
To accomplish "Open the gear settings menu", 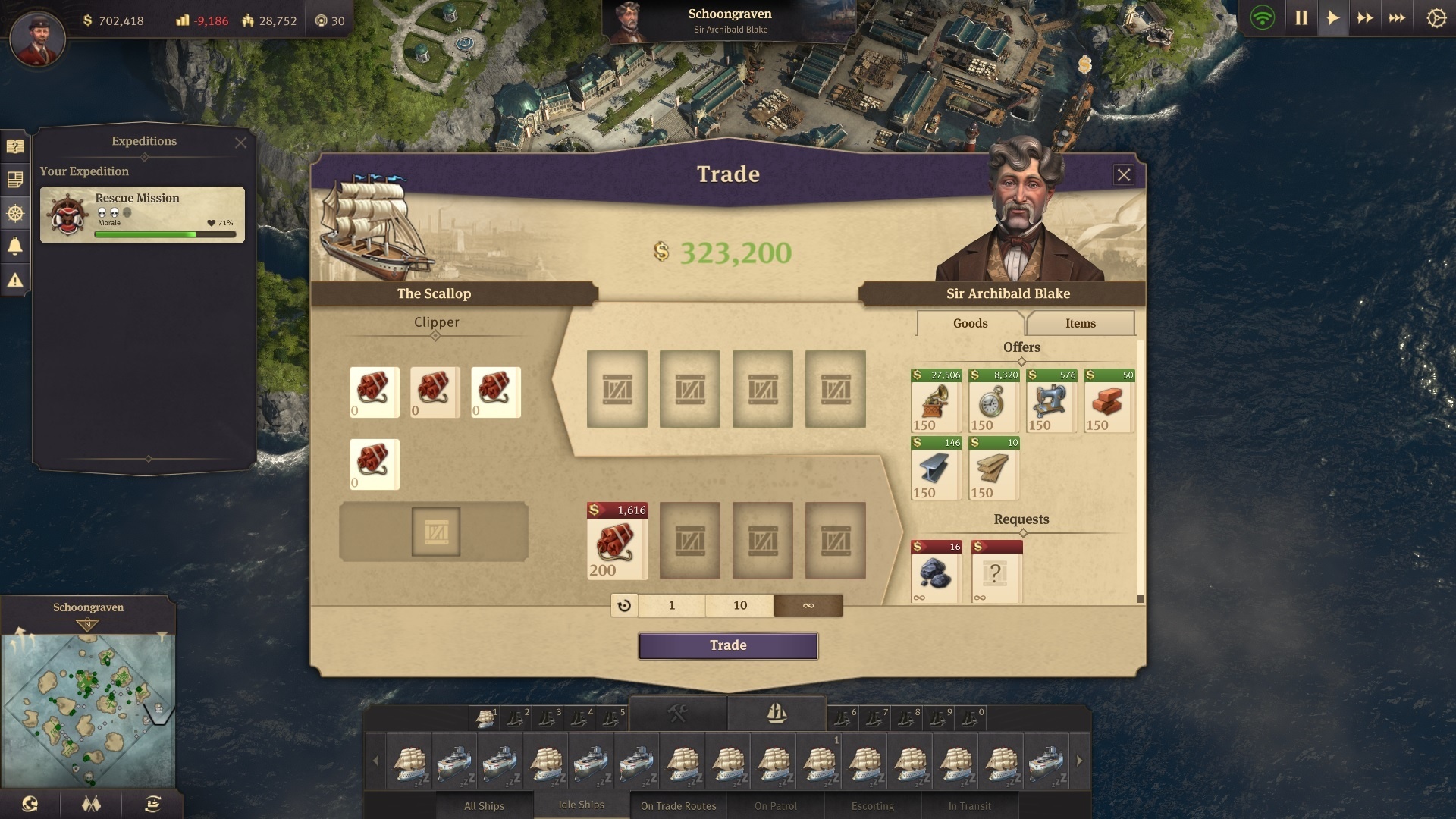I will tap(1436, 18).
